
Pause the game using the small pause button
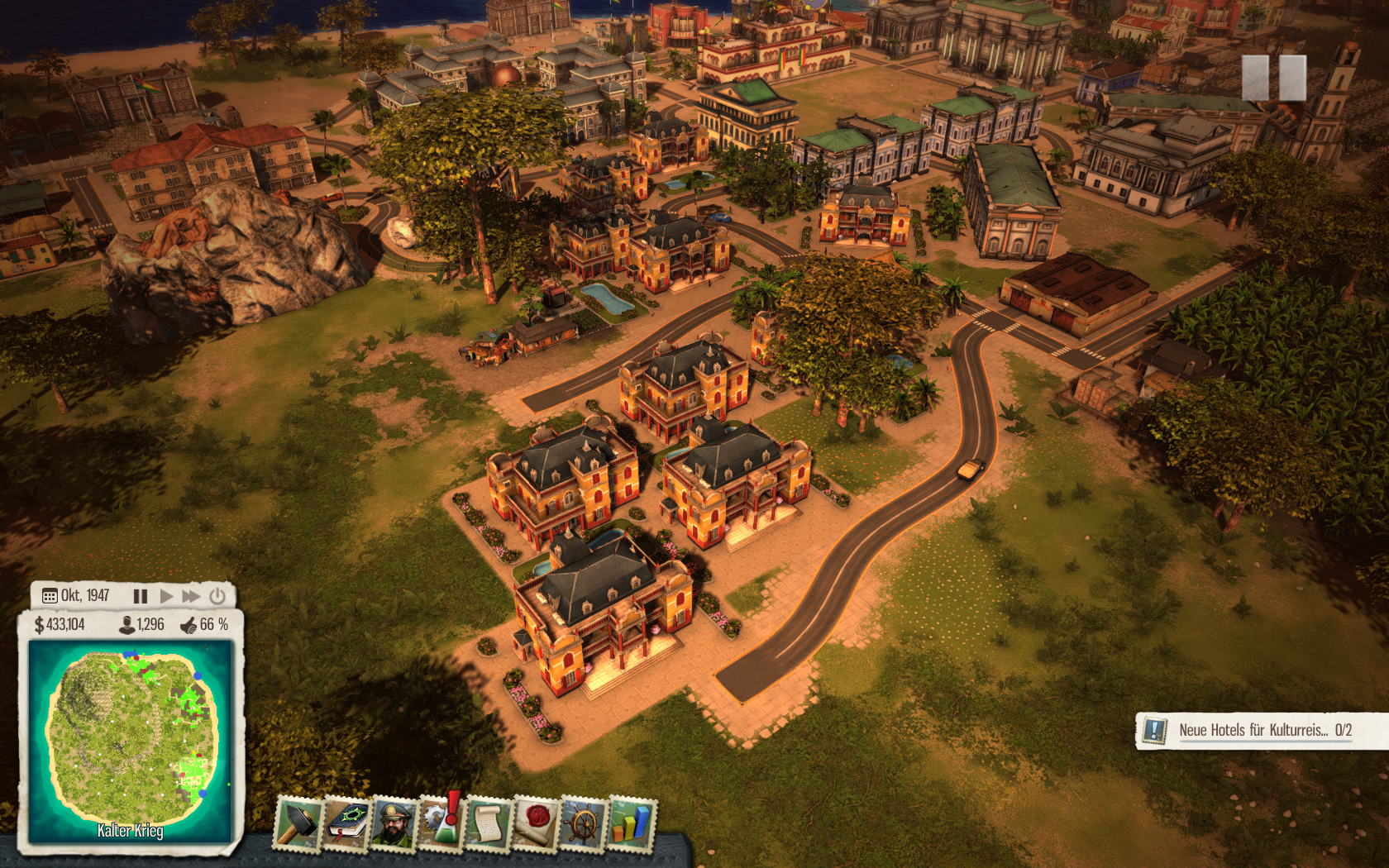(141, 596)
